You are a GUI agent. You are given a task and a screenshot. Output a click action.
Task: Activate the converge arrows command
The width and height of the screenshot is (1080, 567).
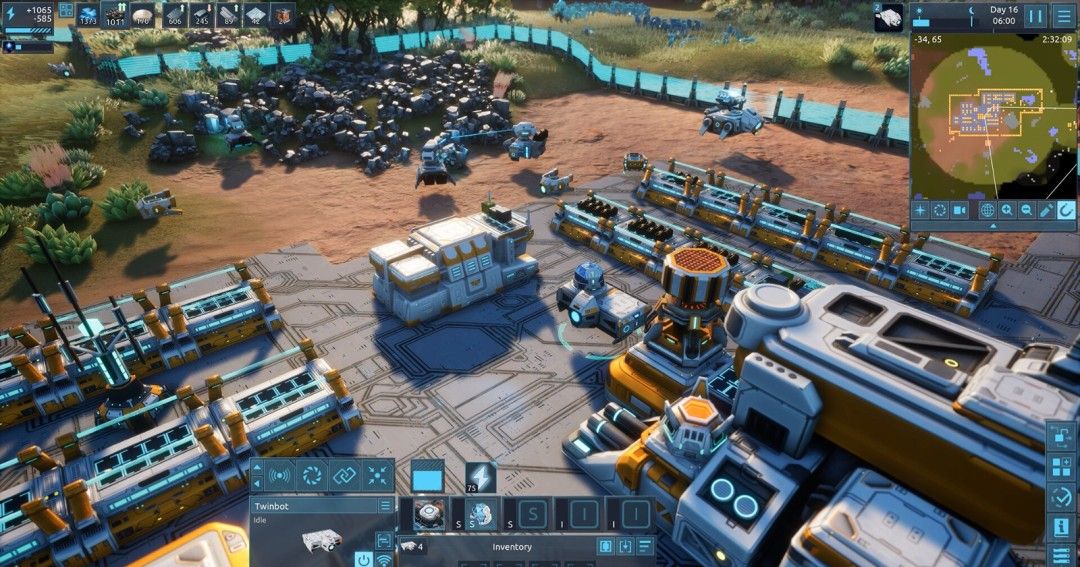click(378, 476)
